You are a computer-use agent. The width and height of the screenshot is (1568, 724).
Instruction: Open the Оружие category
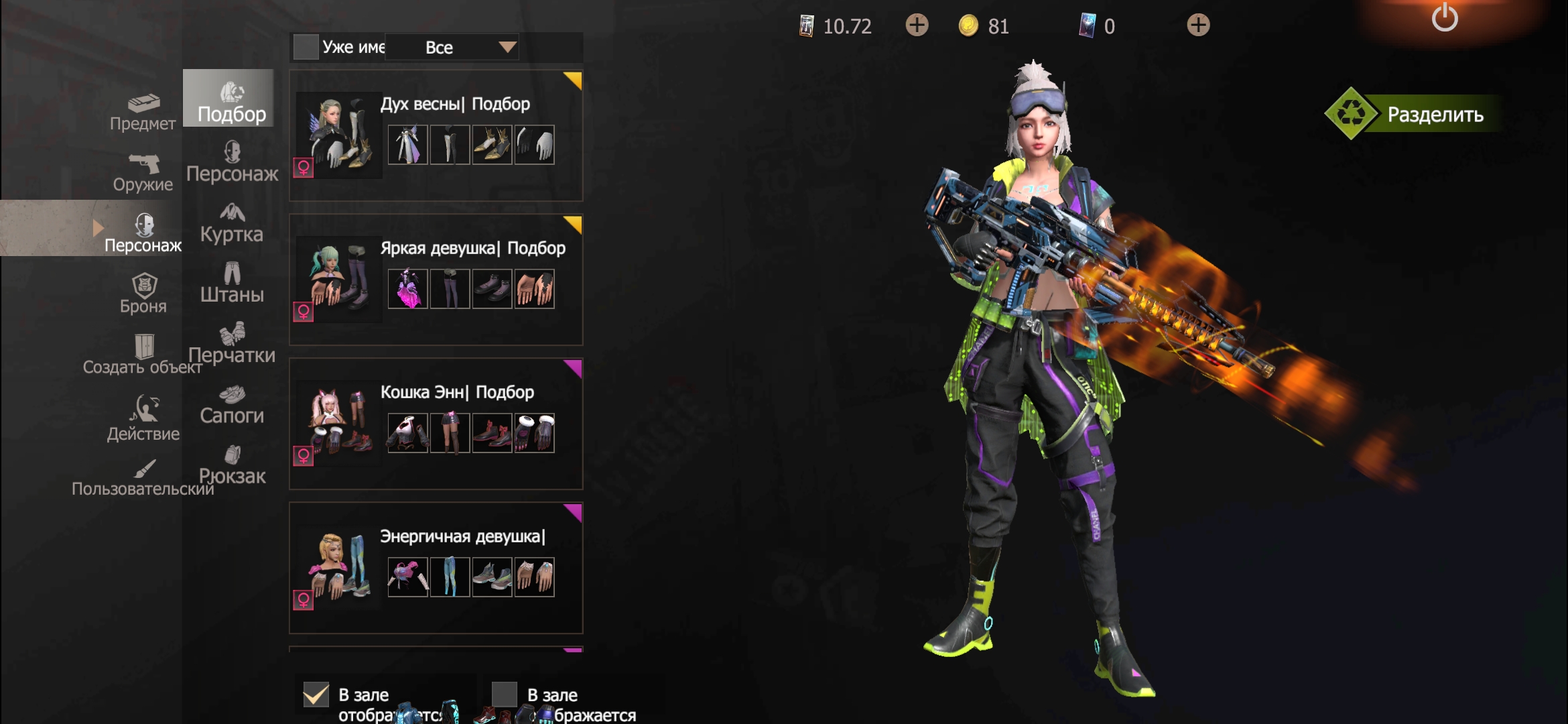point(143,173)
